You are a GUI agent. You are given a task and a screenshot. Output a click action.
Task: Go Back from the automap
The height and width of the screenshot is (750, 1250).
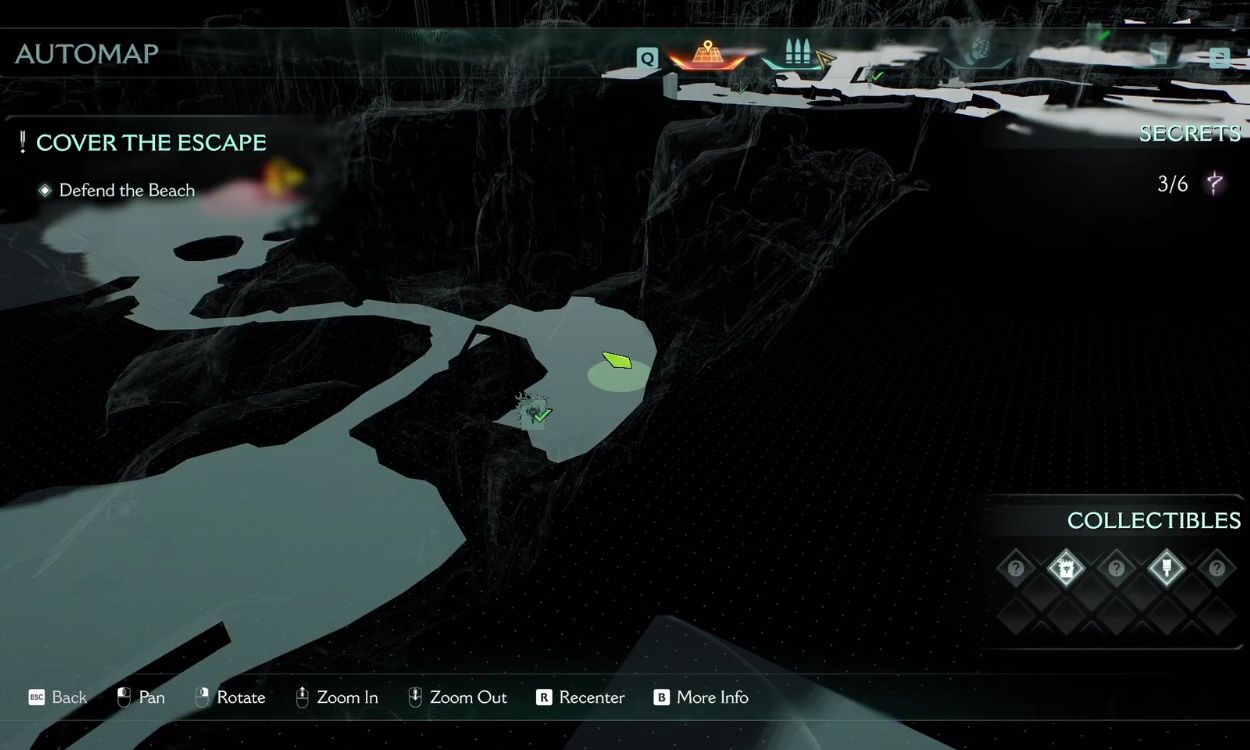tap(58, 698)
